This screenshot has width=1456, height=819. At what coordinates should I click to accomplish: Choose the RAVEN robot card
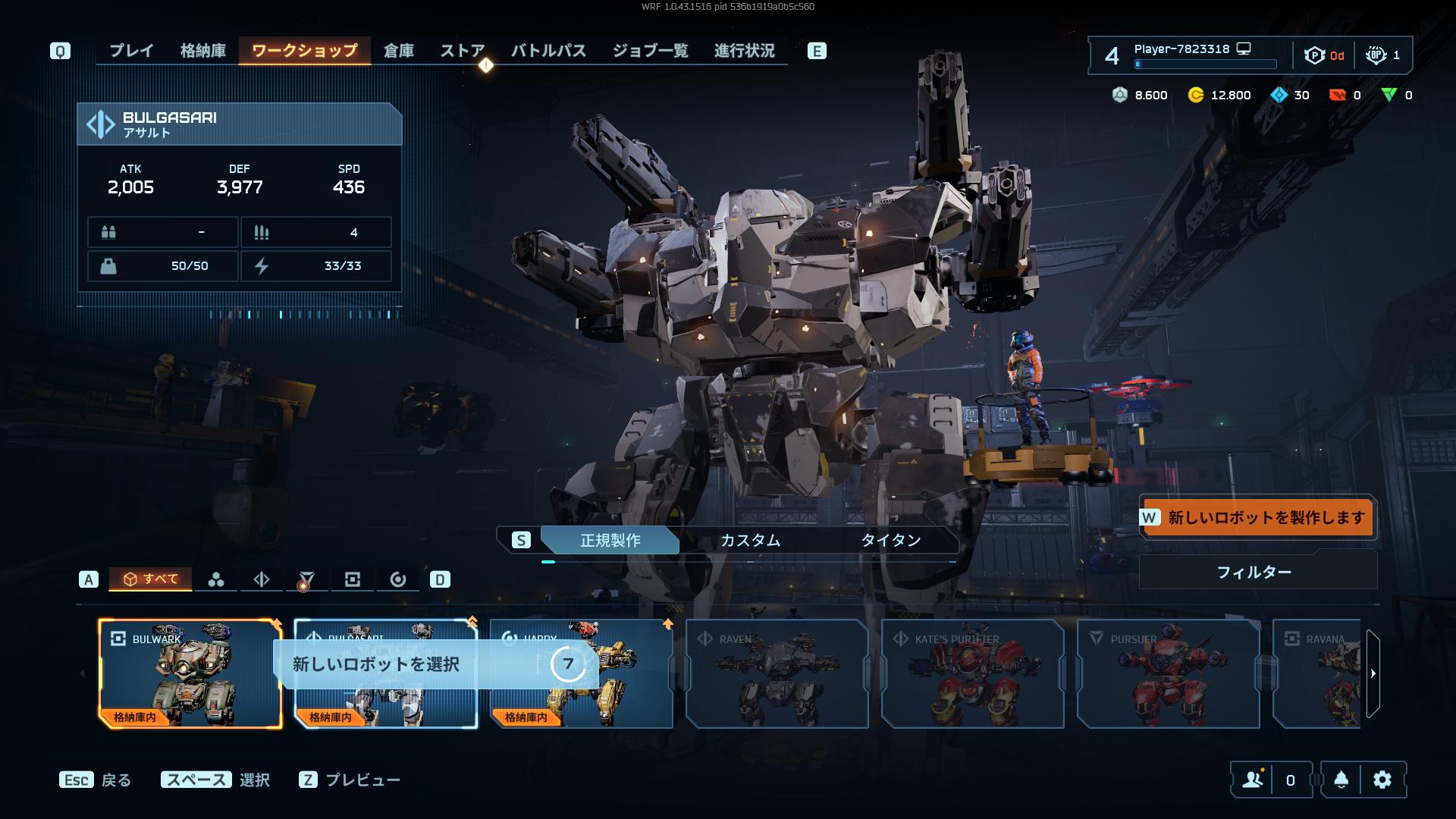pos(777,673)
